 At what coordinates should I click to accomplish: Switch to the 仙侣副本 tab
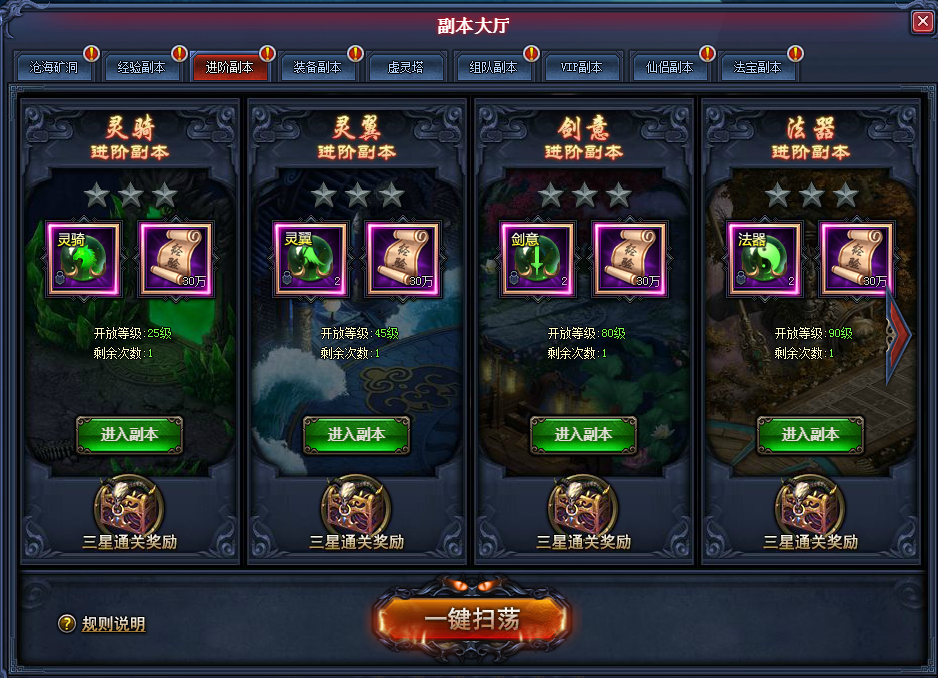[x=669, y=68]
